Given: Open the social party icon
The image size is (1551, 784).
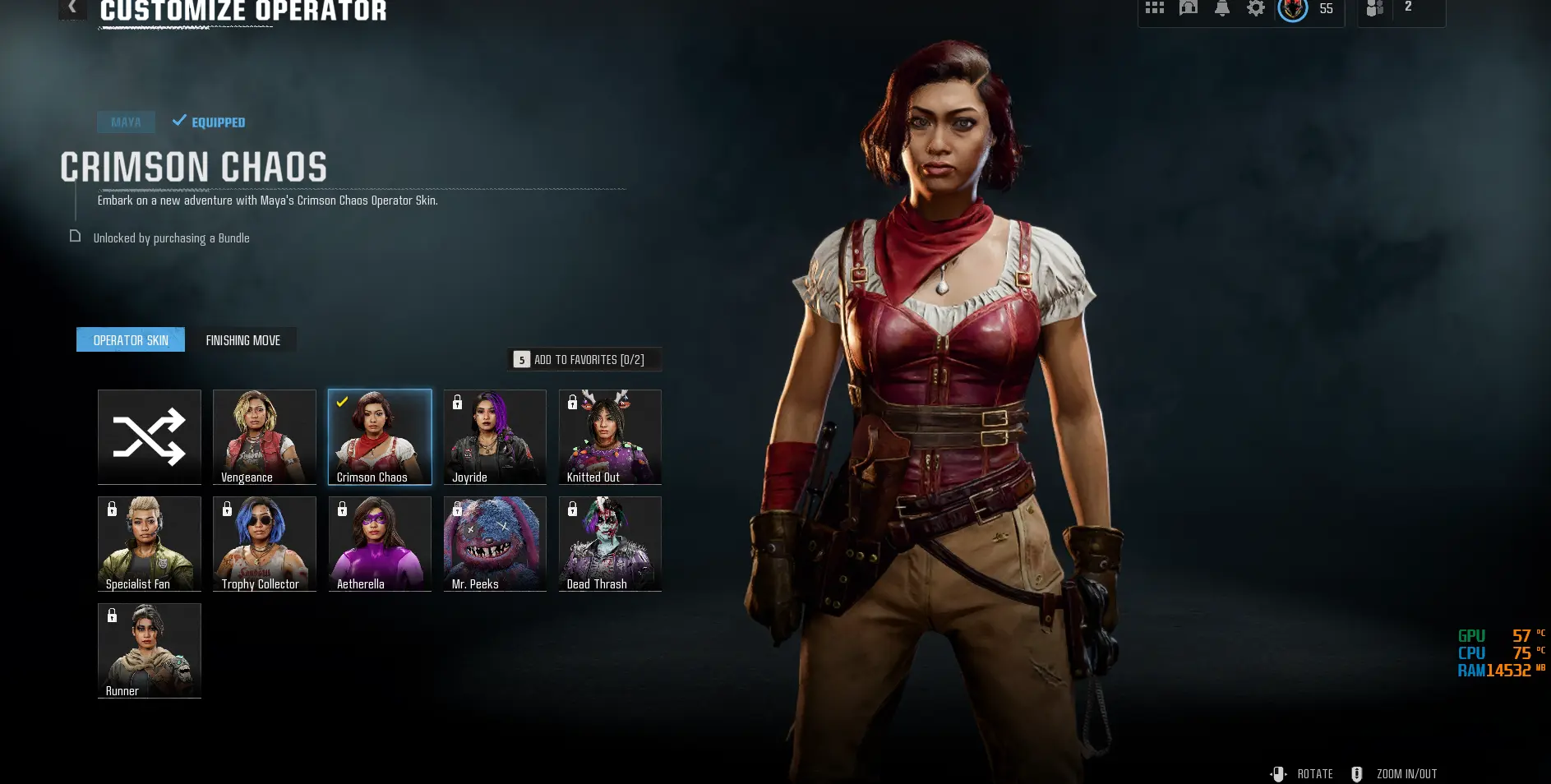Looking at the screenshot, I should click(1375, 8).
